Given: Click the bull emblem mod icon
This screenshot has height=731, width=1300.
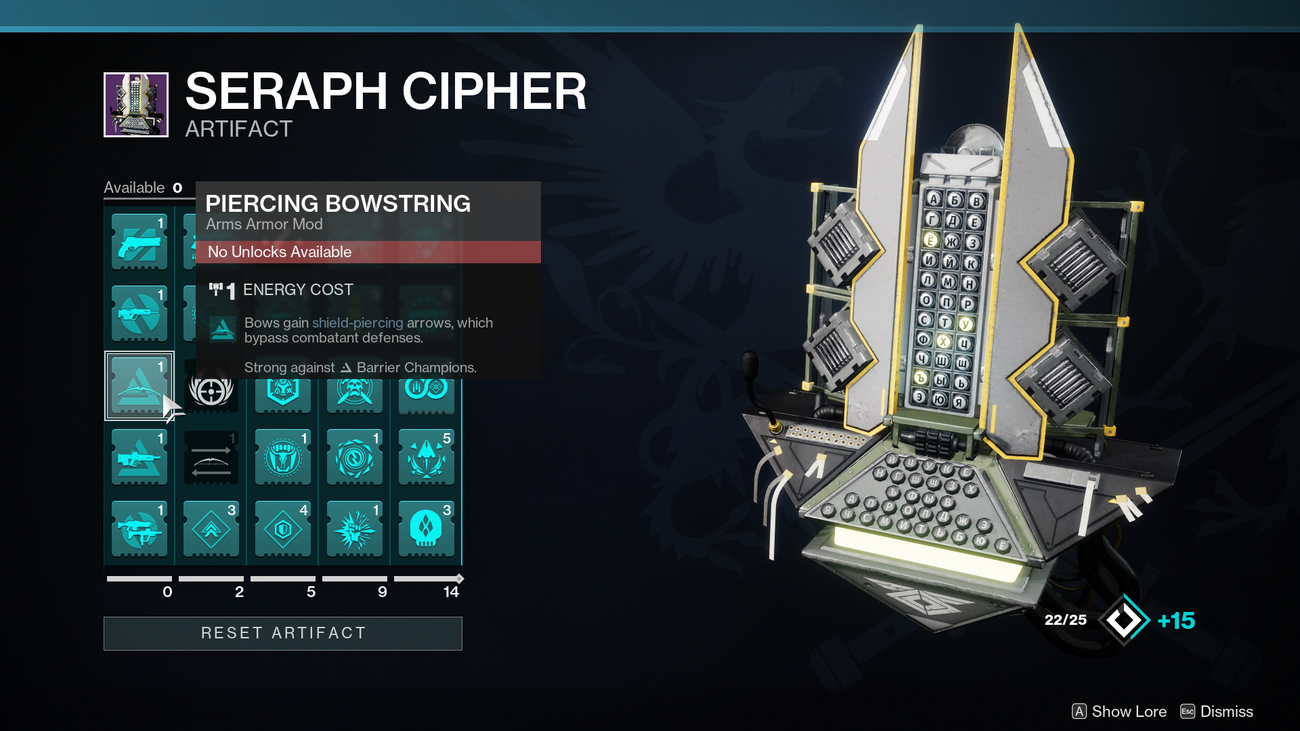Looking at the screenshot, I should click(x=283, y=457).
